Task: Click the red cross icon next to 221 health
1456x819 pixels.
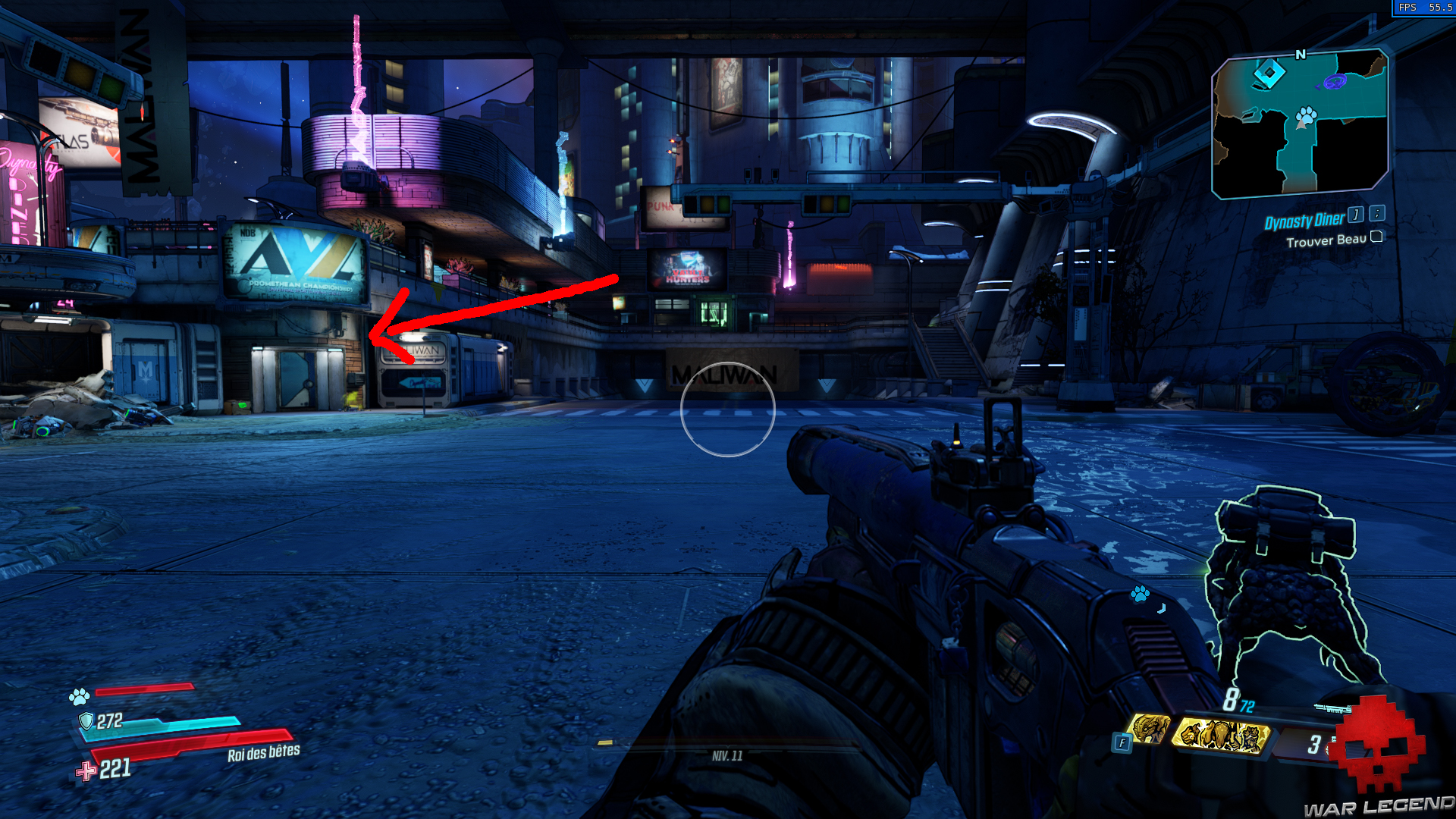Action: coord(86,770)
